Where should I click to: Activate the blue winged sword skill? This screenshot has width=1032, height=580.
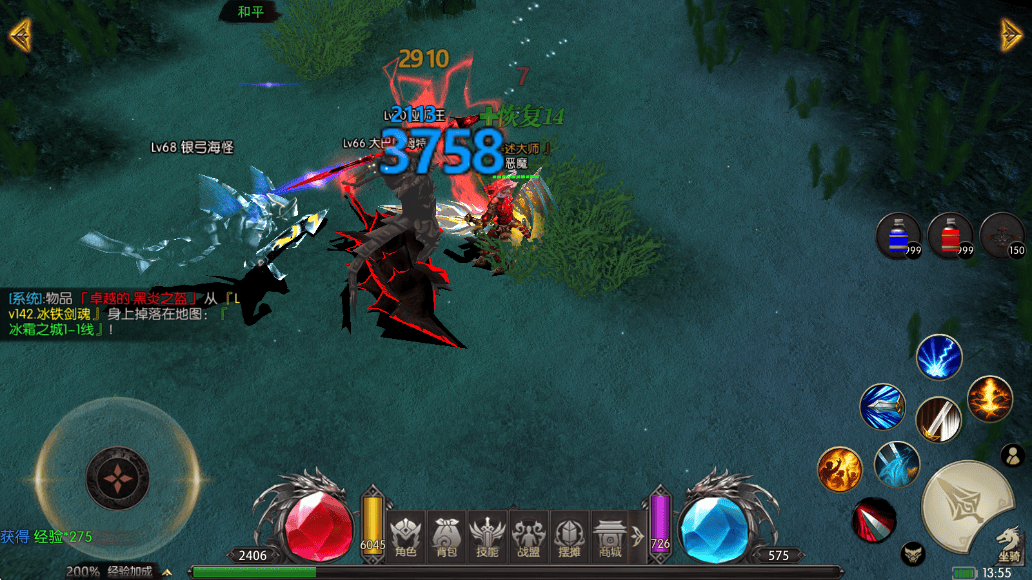coord(883,407)
